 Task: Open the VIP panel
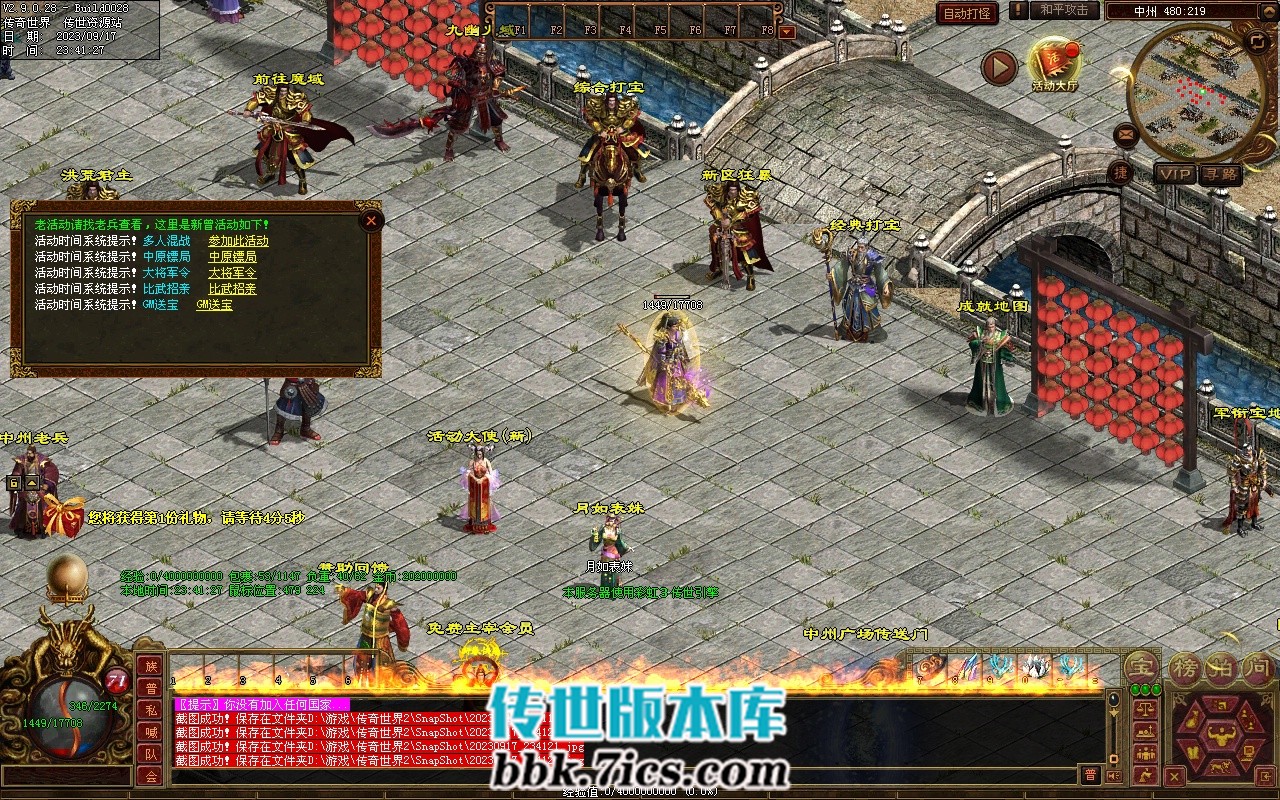(1174, 174)
